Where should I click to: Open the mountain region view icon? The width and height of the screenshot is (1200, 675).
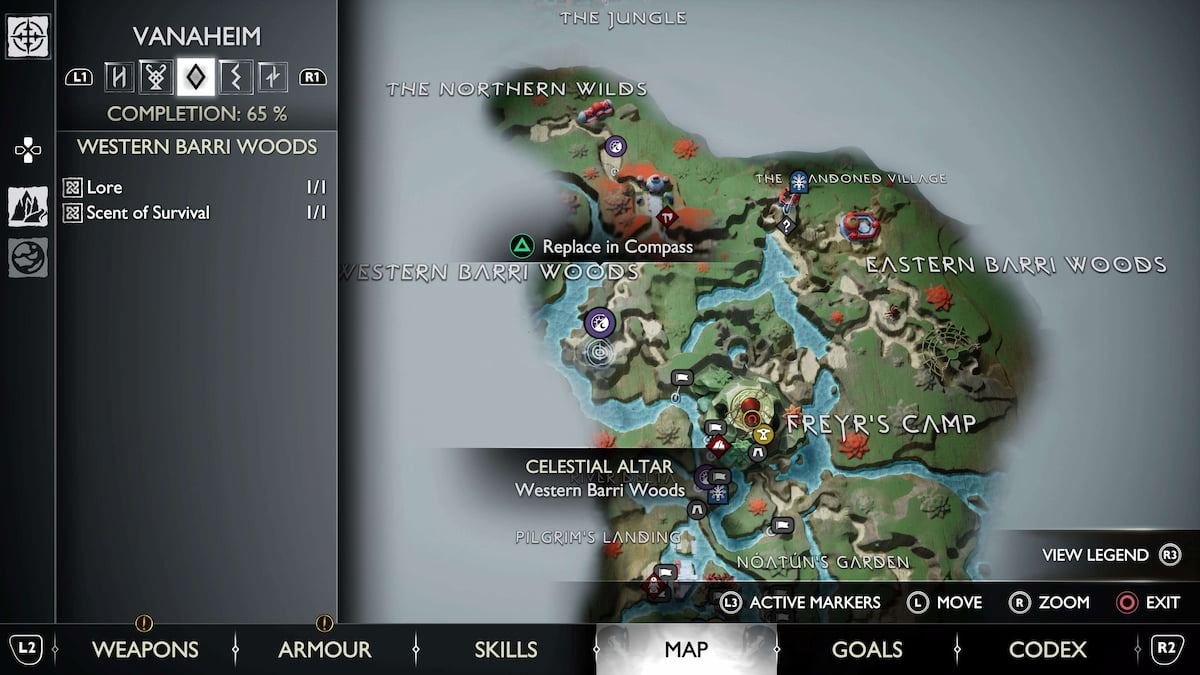[x=28, y=206]
